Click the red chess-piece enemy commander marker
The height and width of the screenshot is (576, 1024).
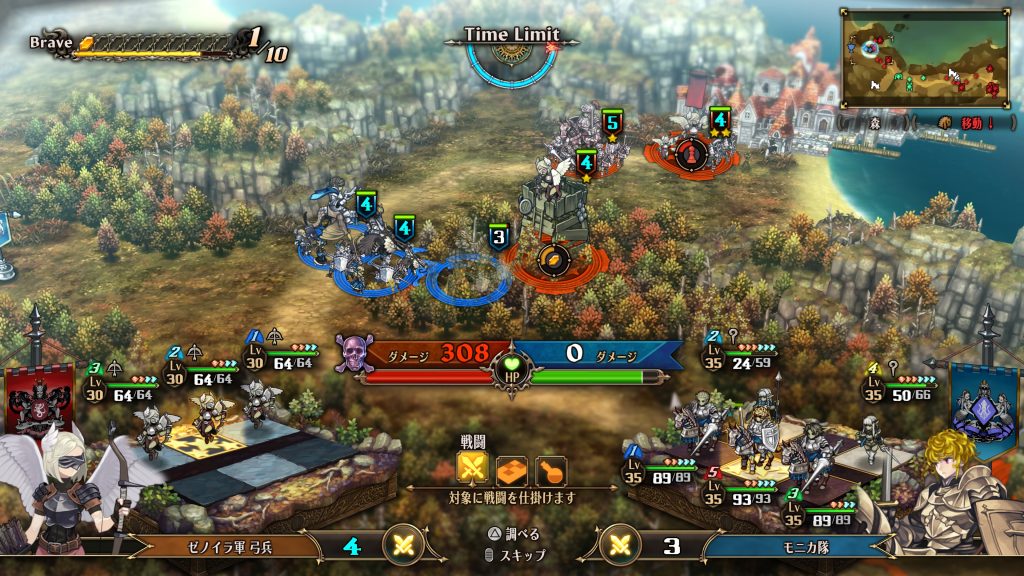pyautogui.click(x=691, y=152)
